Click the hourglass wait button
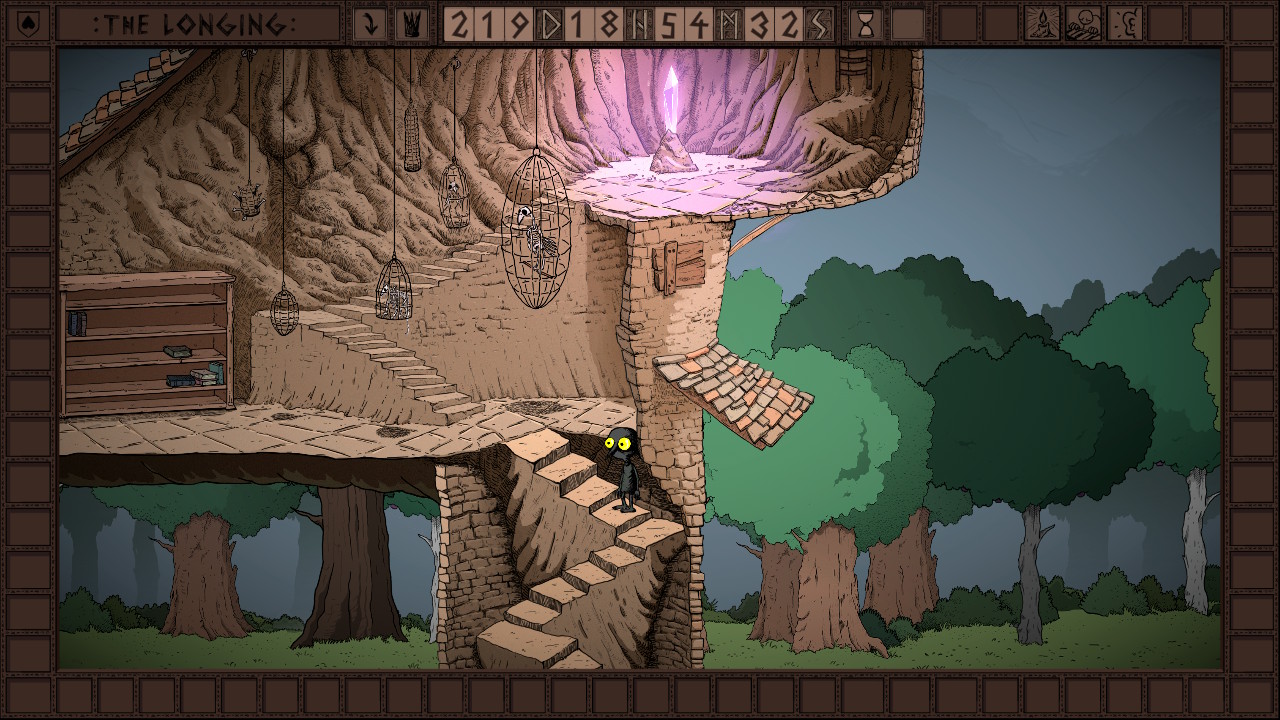 (866, 24)
